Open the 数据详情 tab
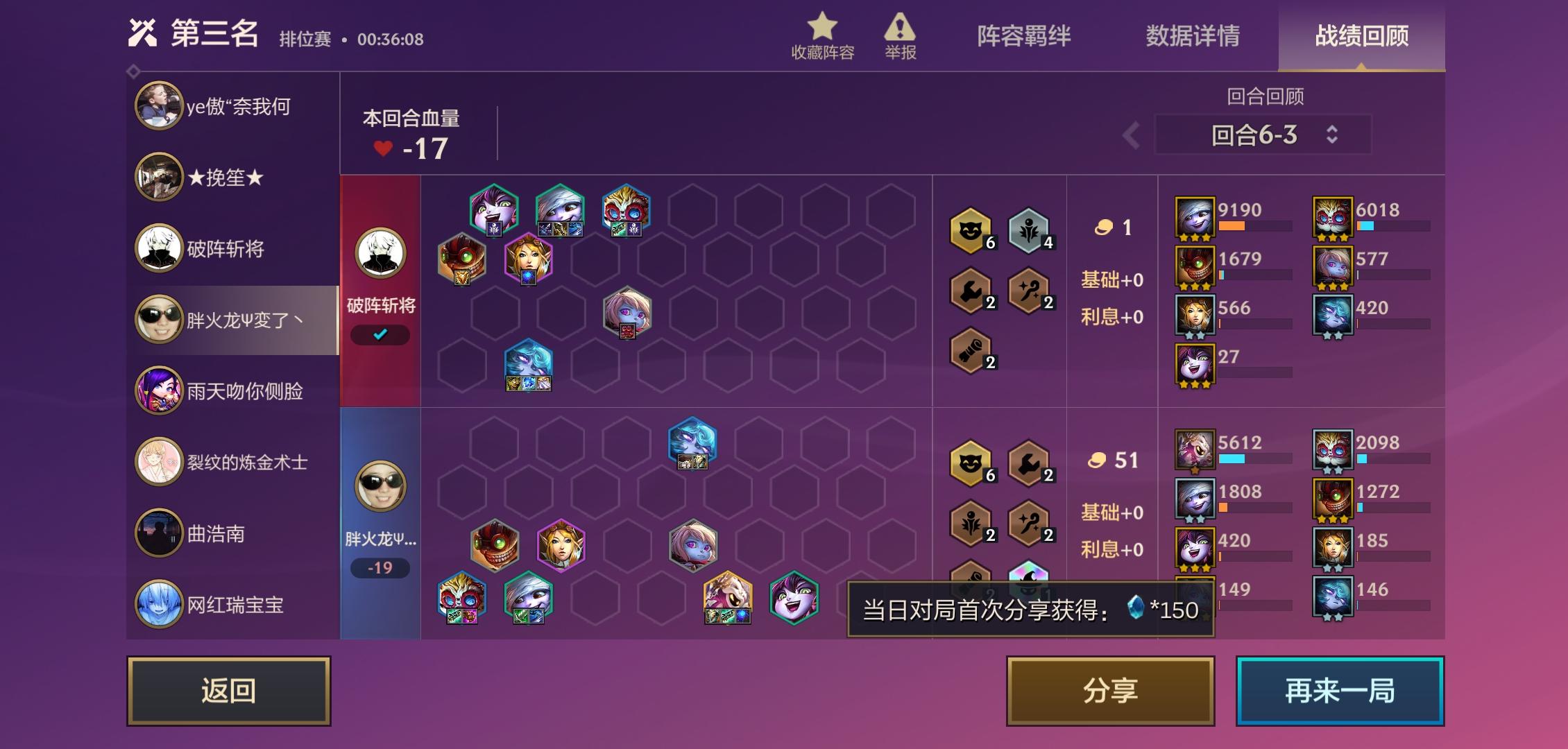This screenshot has height=749, width=1568. 1192,38
